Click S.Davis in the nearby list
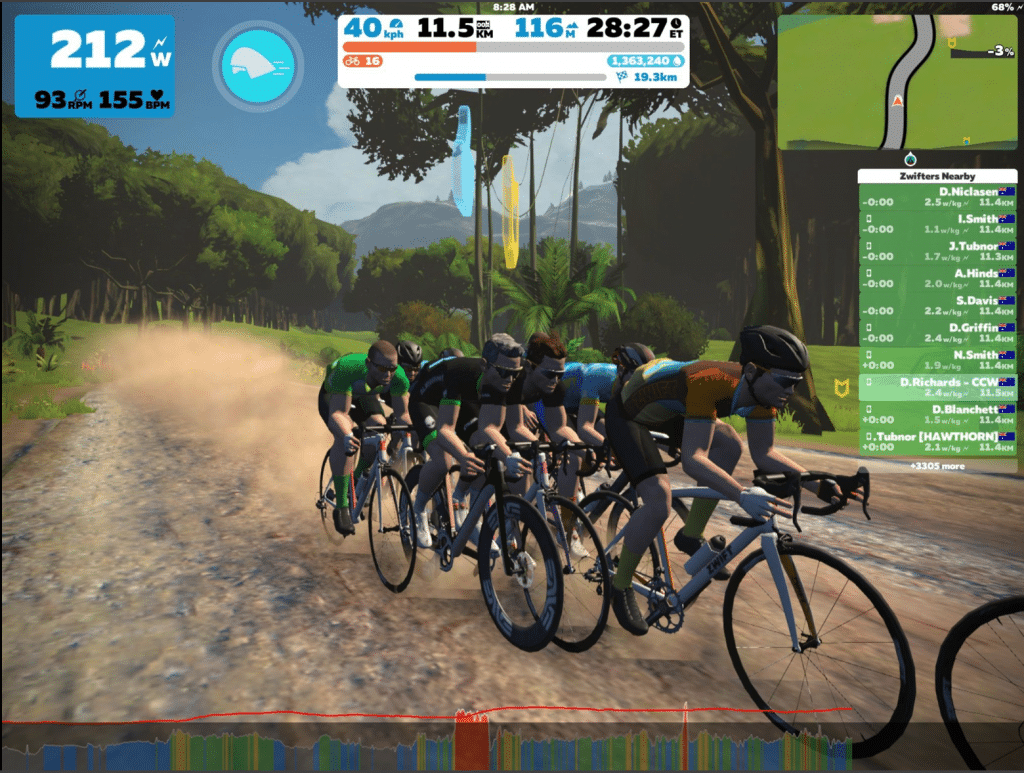1024x773 pixels. [x=937, y=305]
